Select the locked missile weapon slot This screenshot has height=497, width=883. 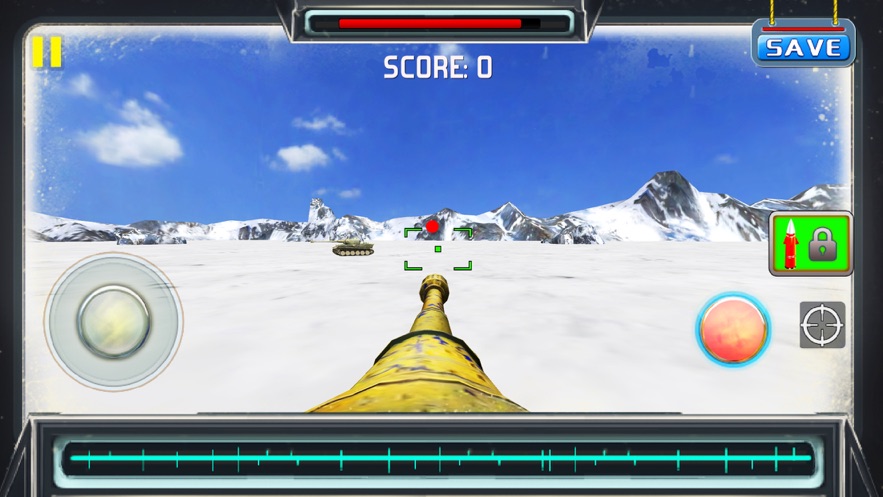click(810, 243)
